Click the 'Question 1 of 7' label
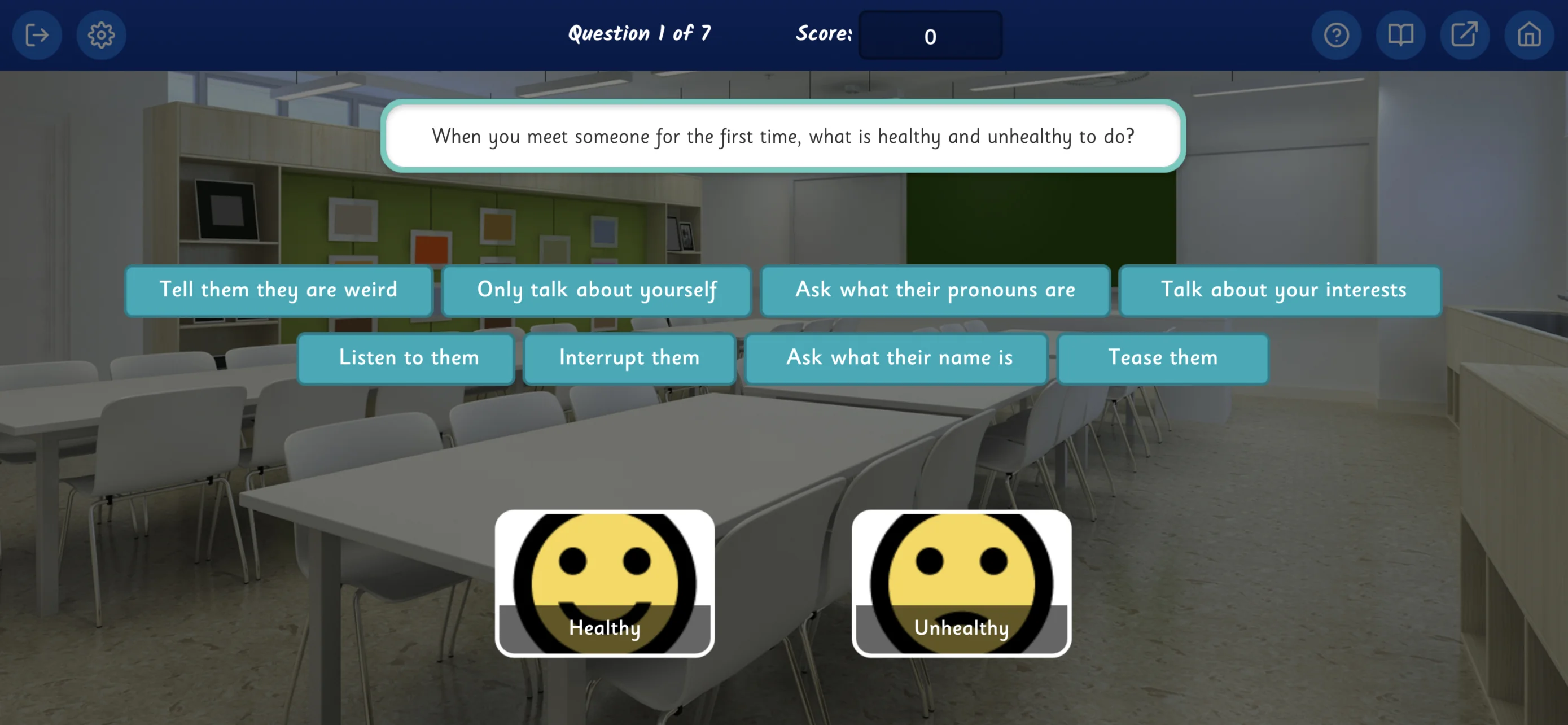 pyautogui.click(x=640, y=33)
